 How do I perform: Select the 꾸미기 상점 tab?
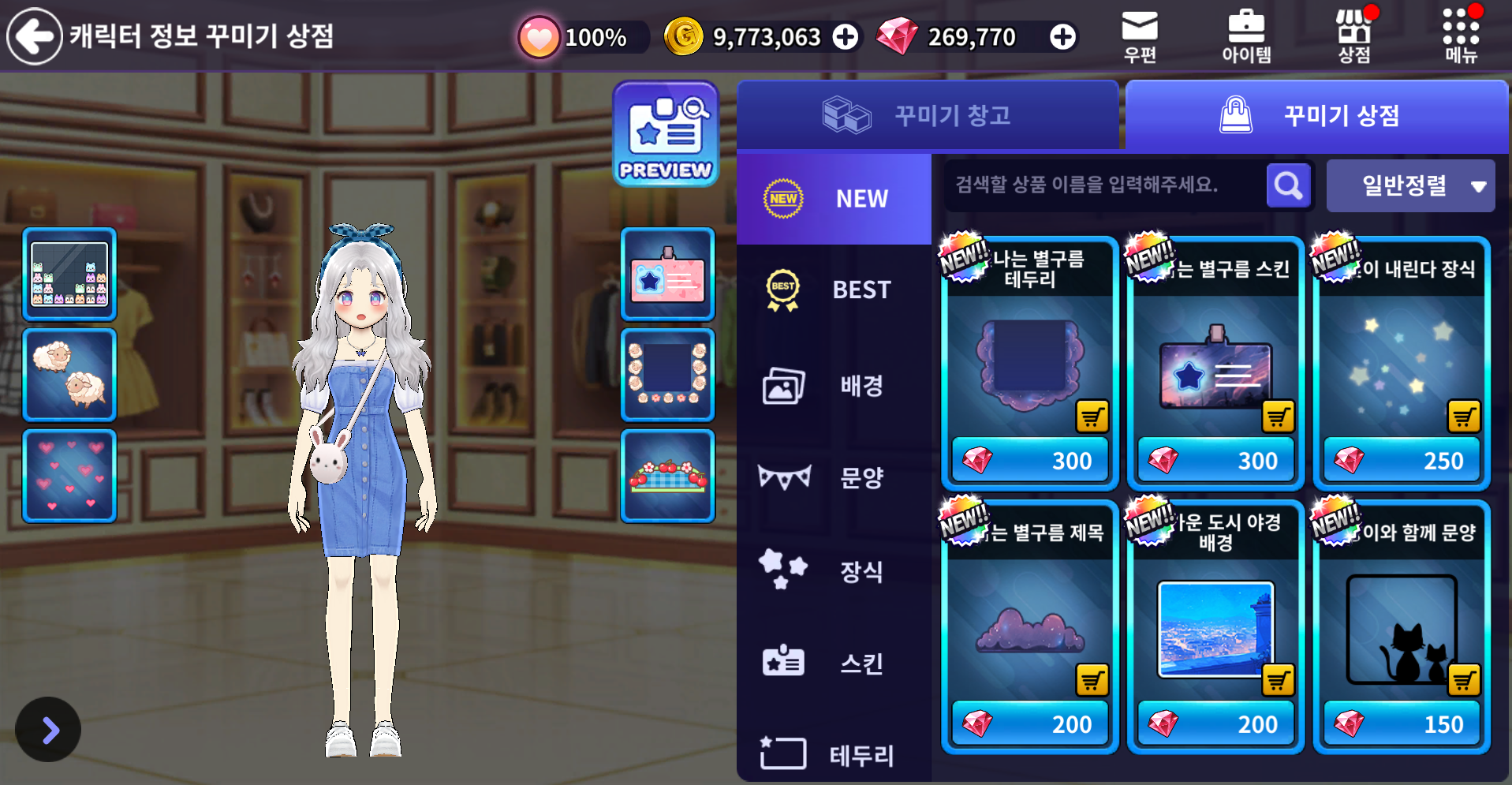point(1316,116)
